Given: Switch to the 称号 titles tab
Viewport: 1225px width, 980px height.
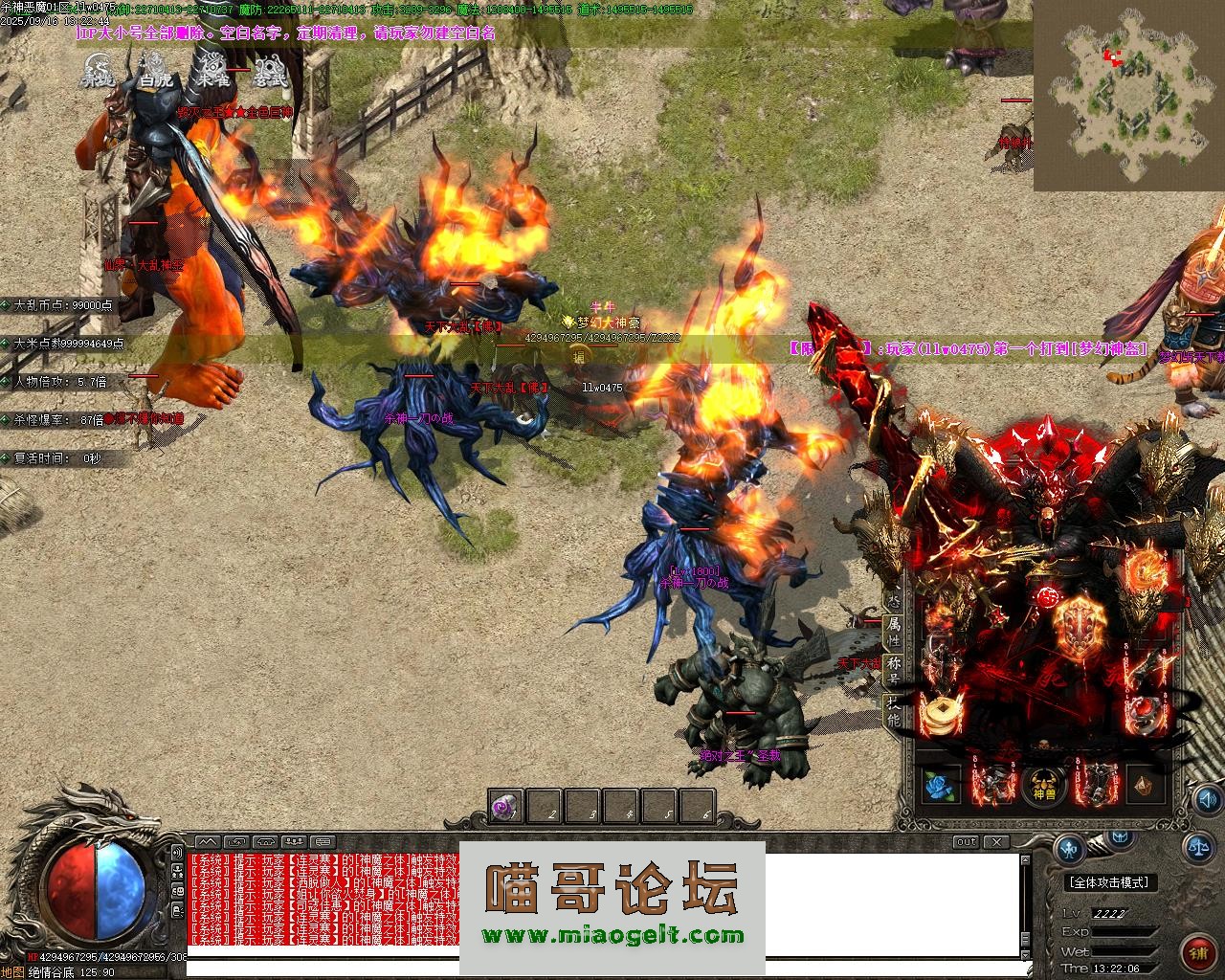Looking at the screenshot, I should click(893, 666).
